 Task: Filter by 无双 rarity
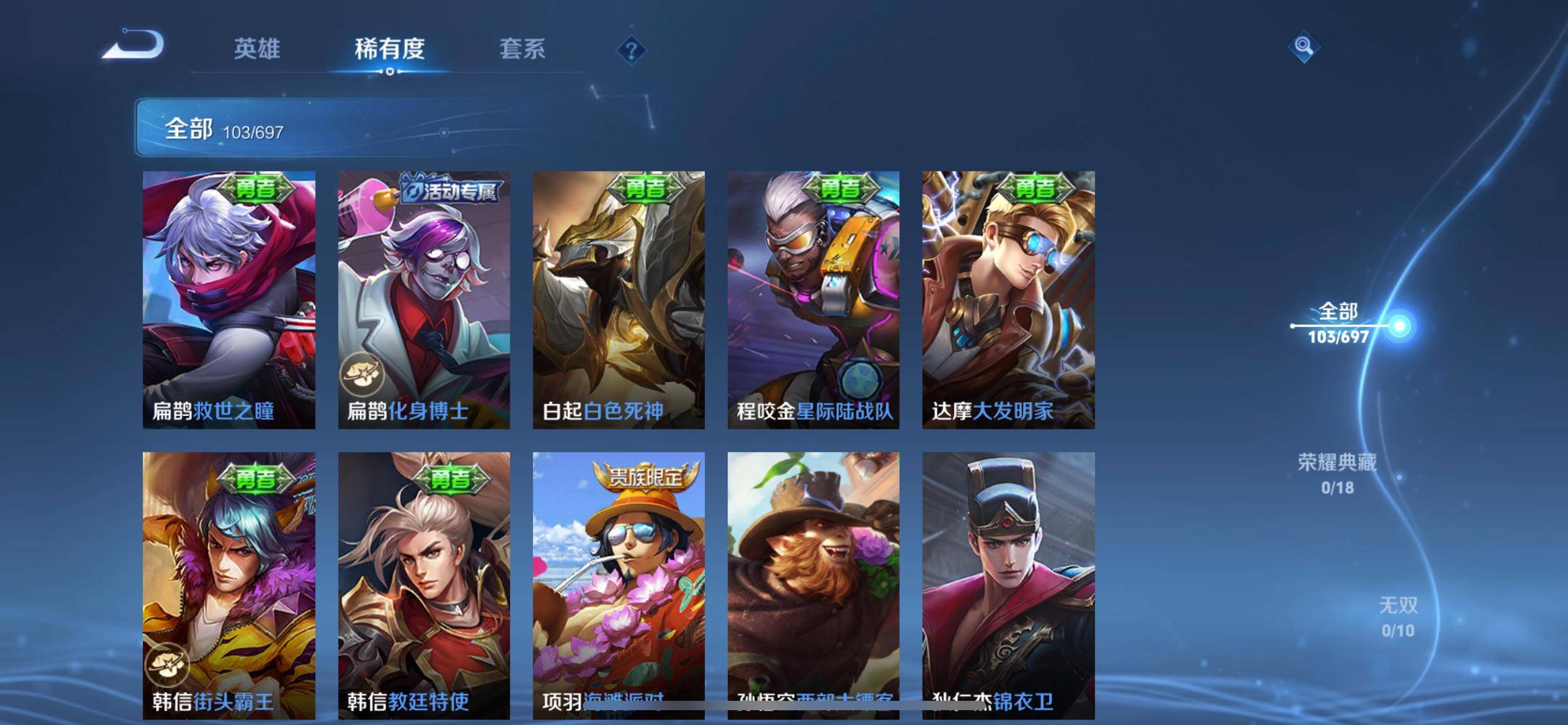(x=1398, y=617)
